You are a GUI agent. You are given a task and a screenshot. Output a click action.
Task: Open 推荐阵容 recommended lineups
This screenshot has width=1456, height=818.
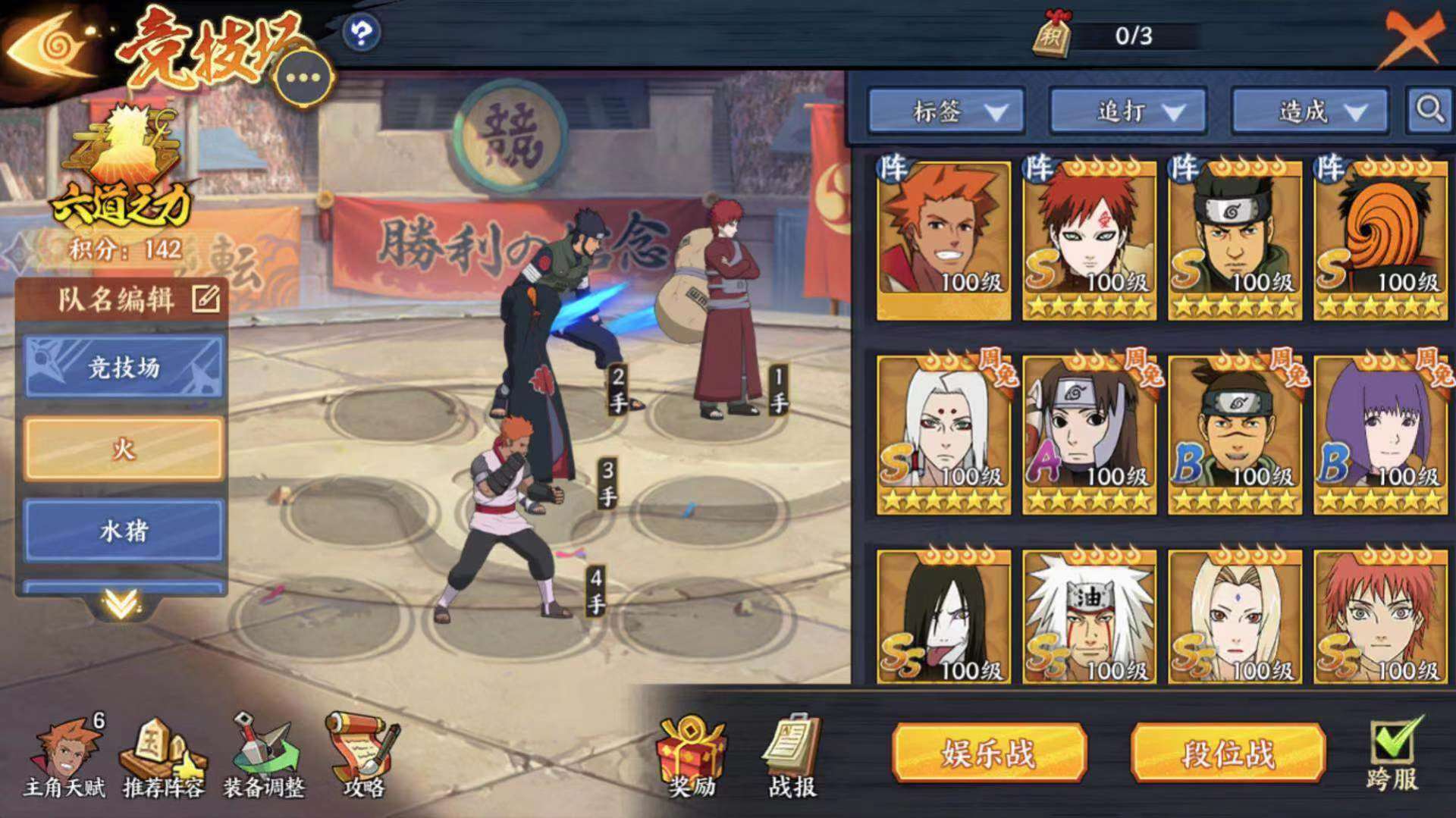(x=163, y=758)
